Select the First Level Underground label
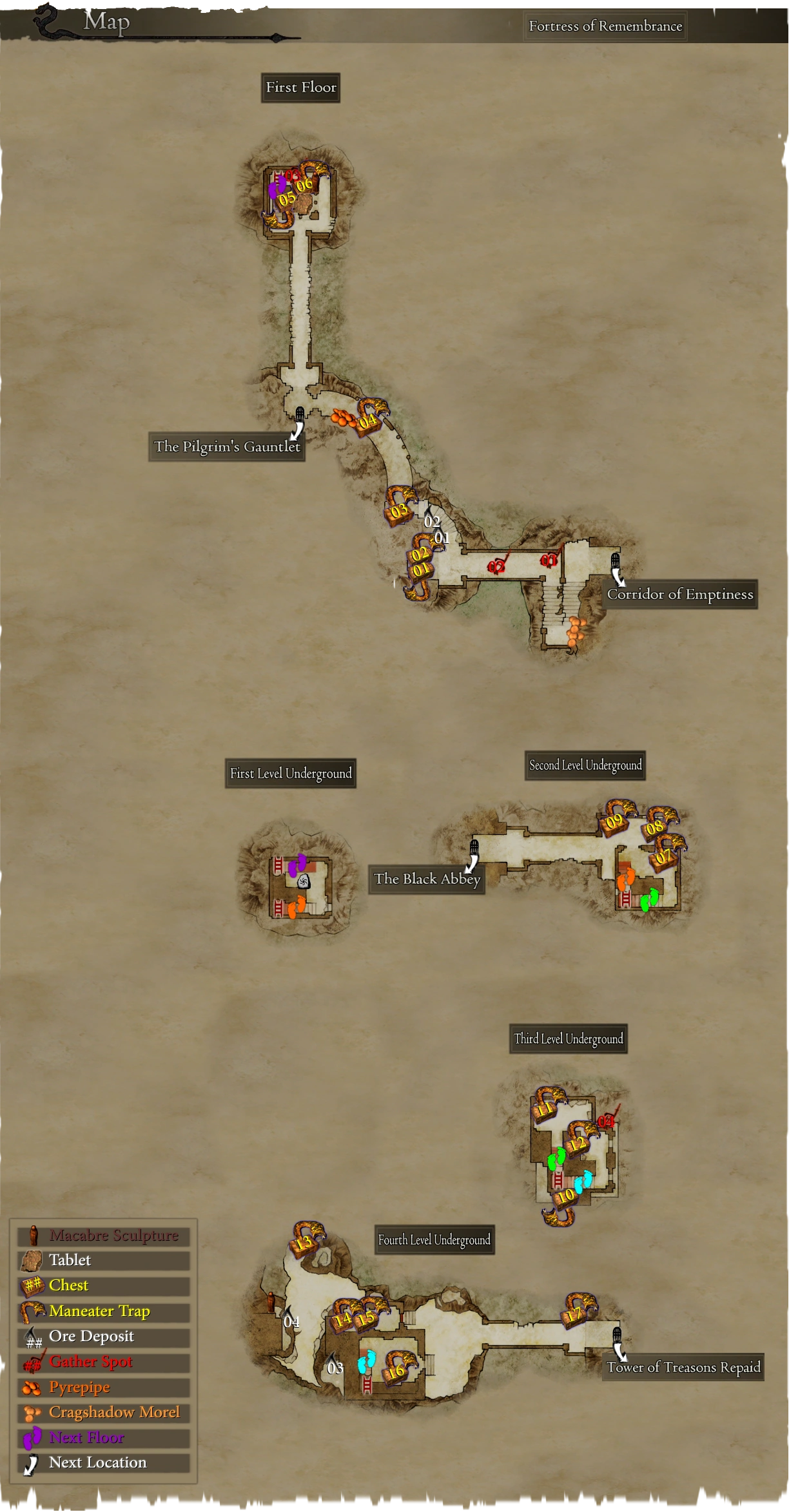 (x=291, y=773)
